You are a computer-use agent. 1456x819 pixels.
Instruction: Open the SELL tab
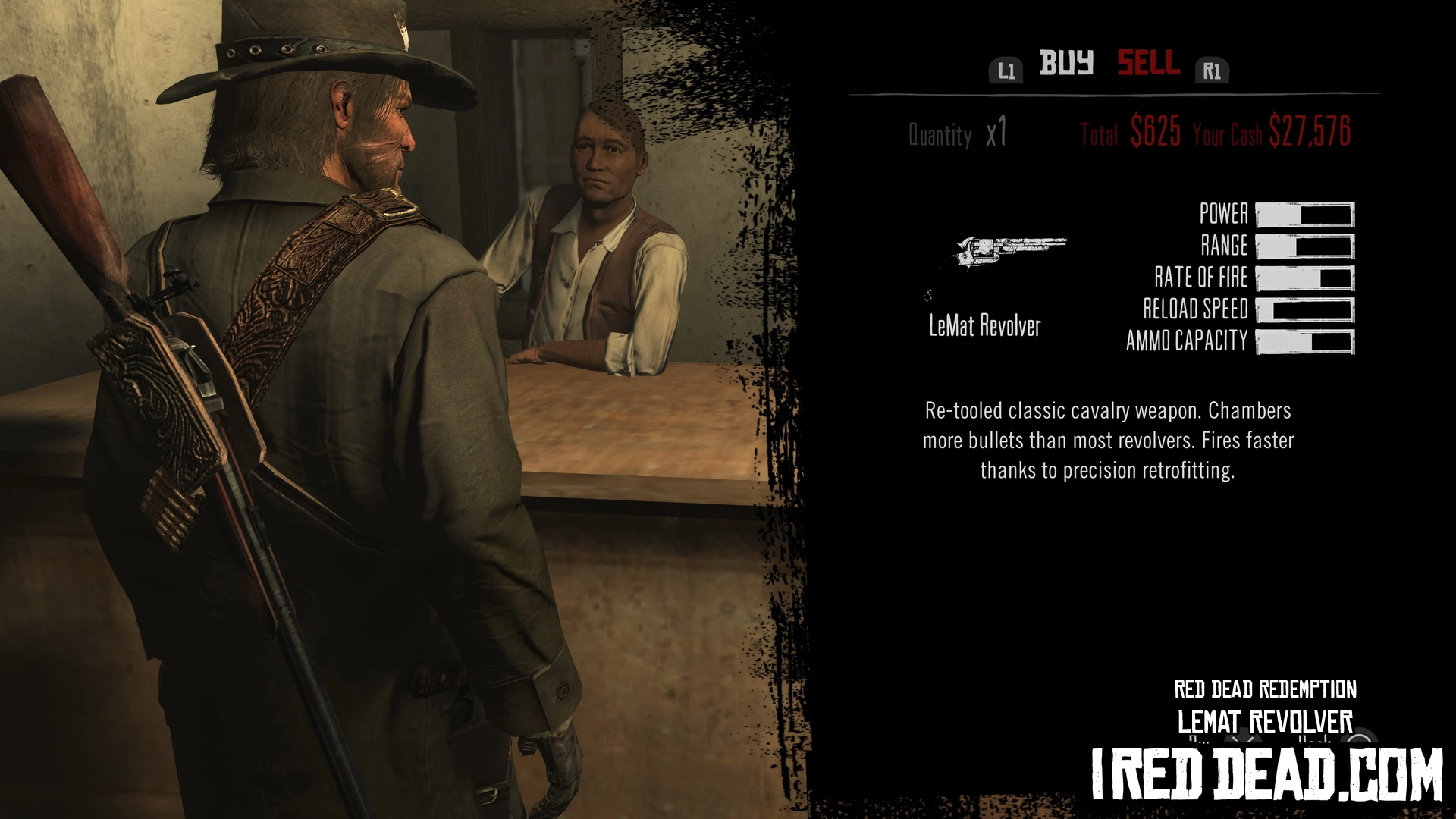(x=1148, y=63)
